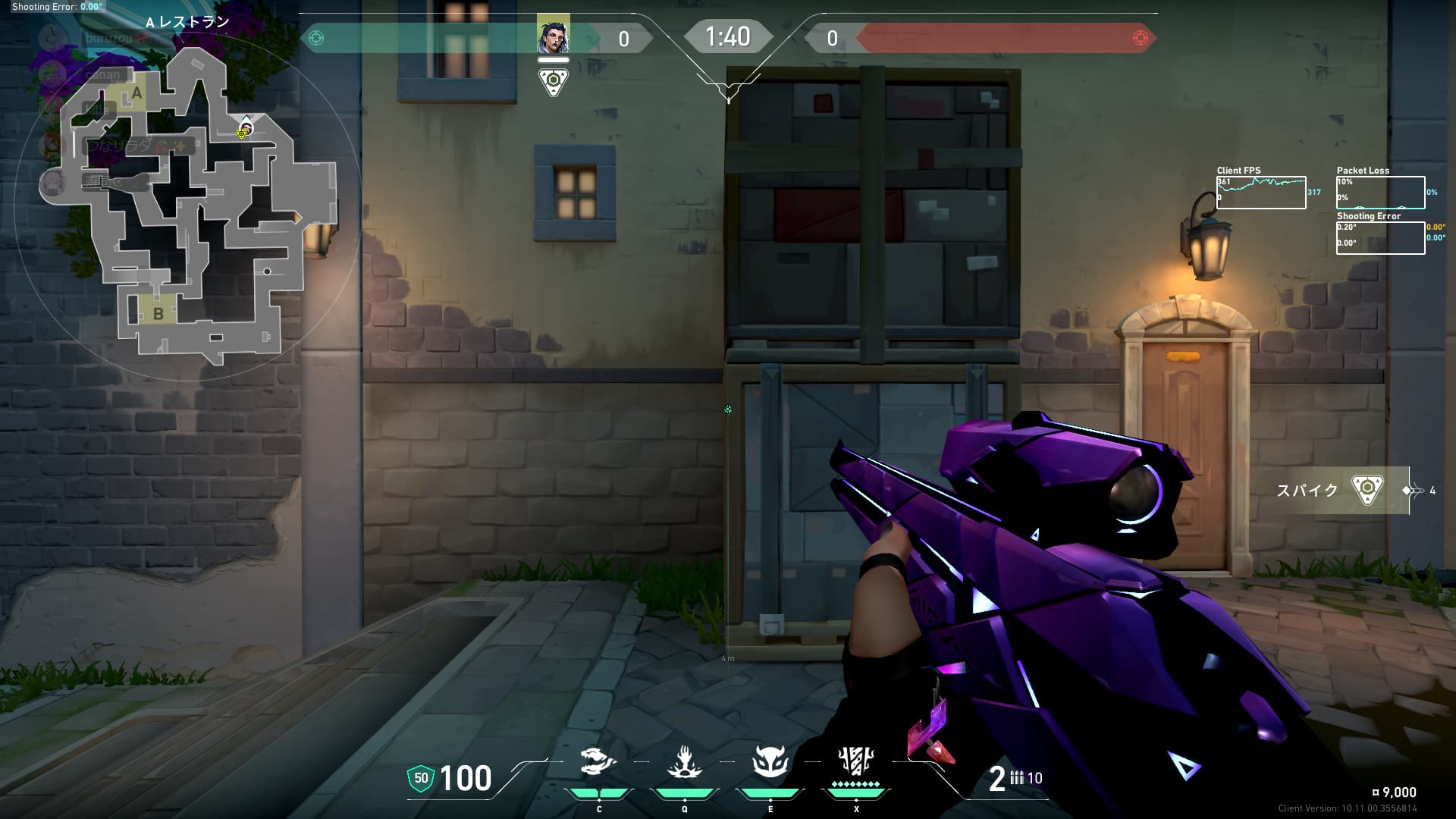Viewport: 1456px width, 819px height.
Task: Select the Spike inventory slot
Action: click(x=1367, y=490)
